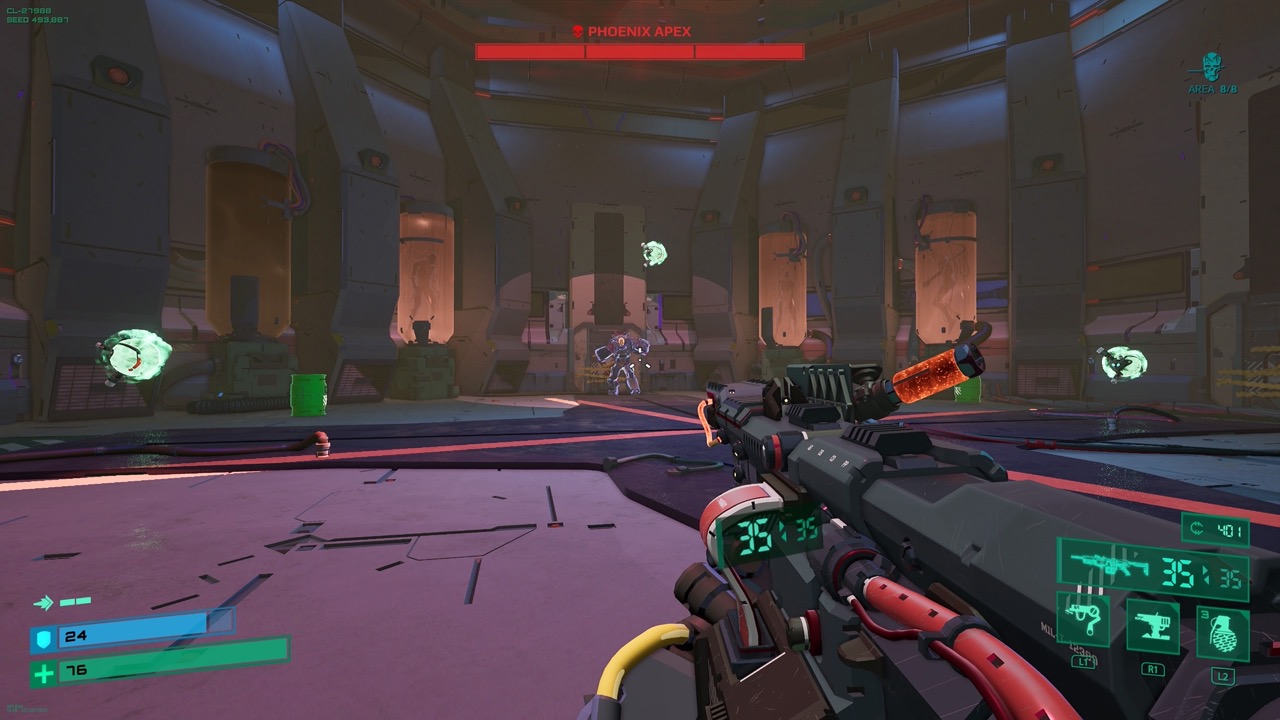Click the CL-27988 label top left
1280x720 pixels.
[29, 11]
